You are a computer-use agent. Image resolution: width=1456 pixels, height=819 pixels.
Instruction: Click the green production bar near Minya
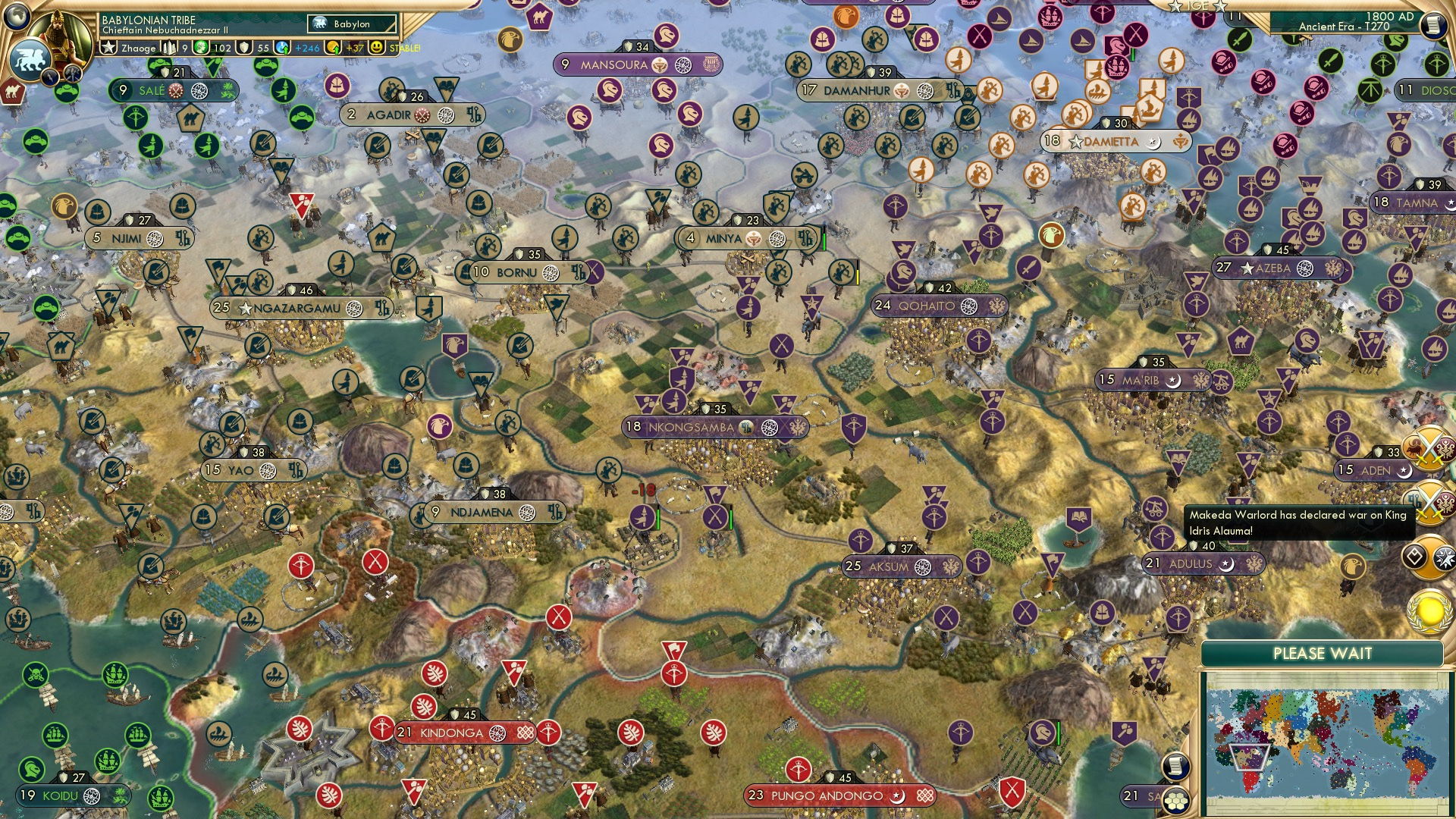[823, 238]
